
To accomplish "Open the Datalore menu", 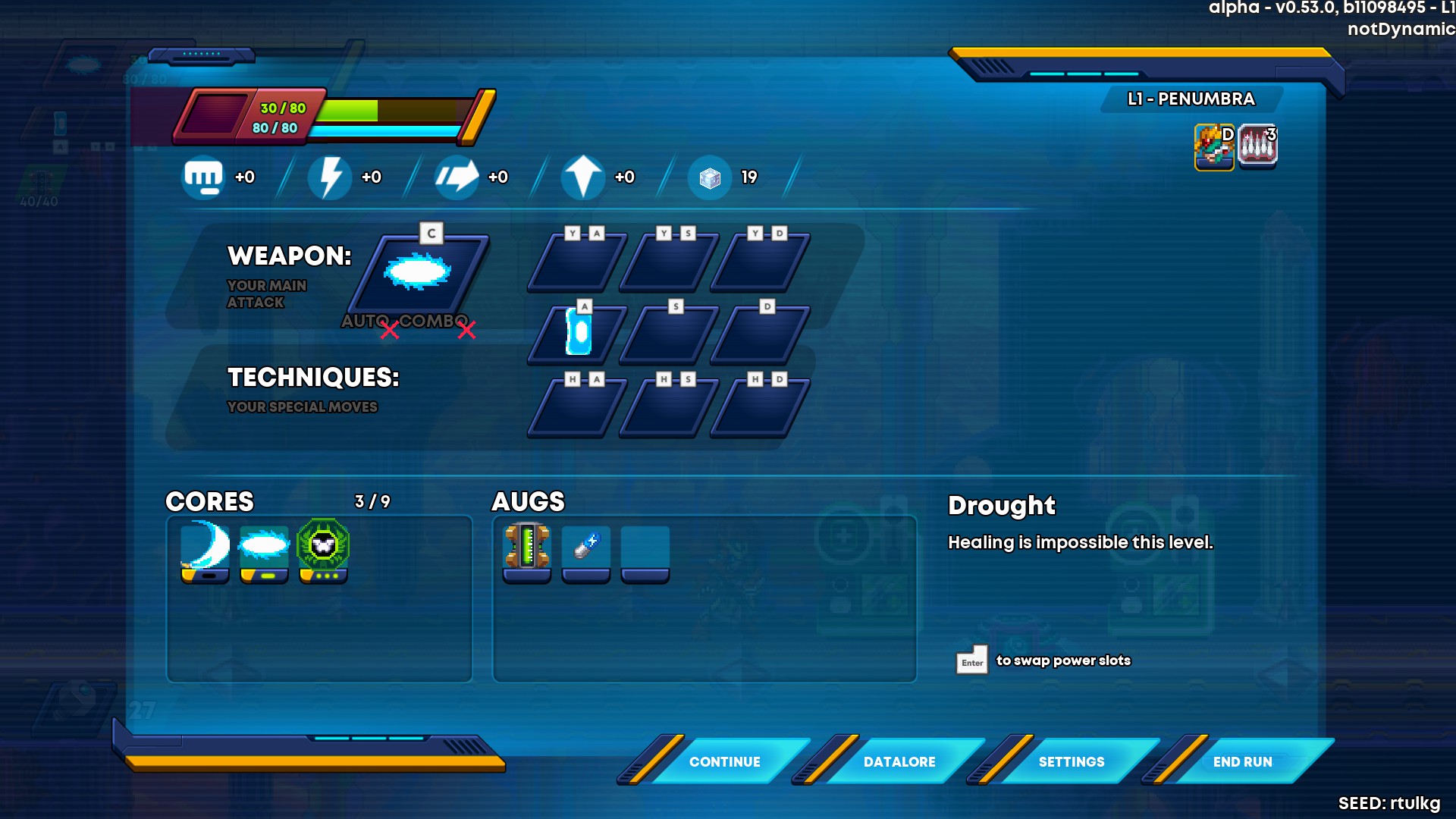I will point(899,761).
